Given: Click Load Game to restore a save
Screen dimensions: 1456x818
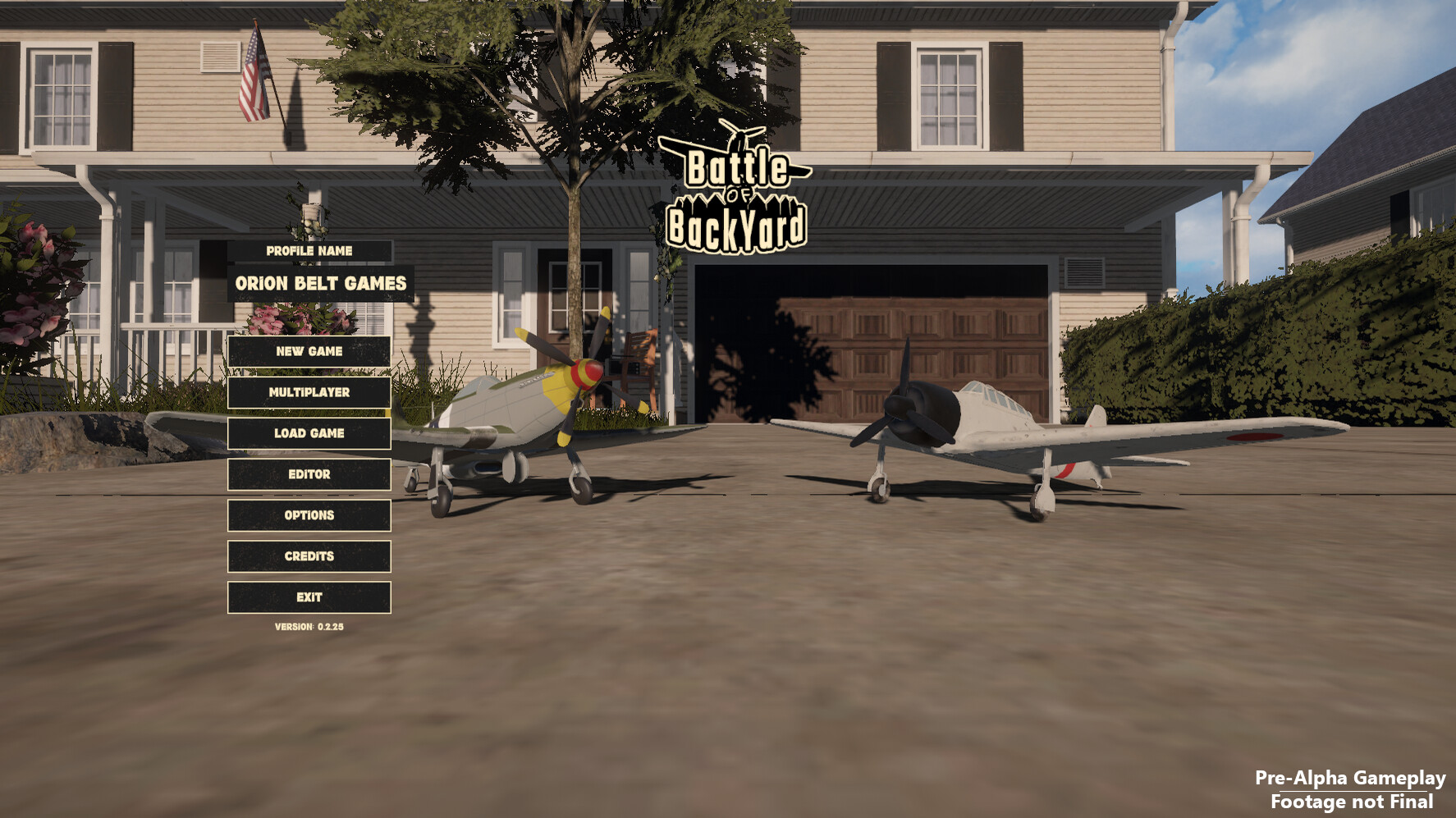Looking at the screenshot, I should click(x=309, y=433).
